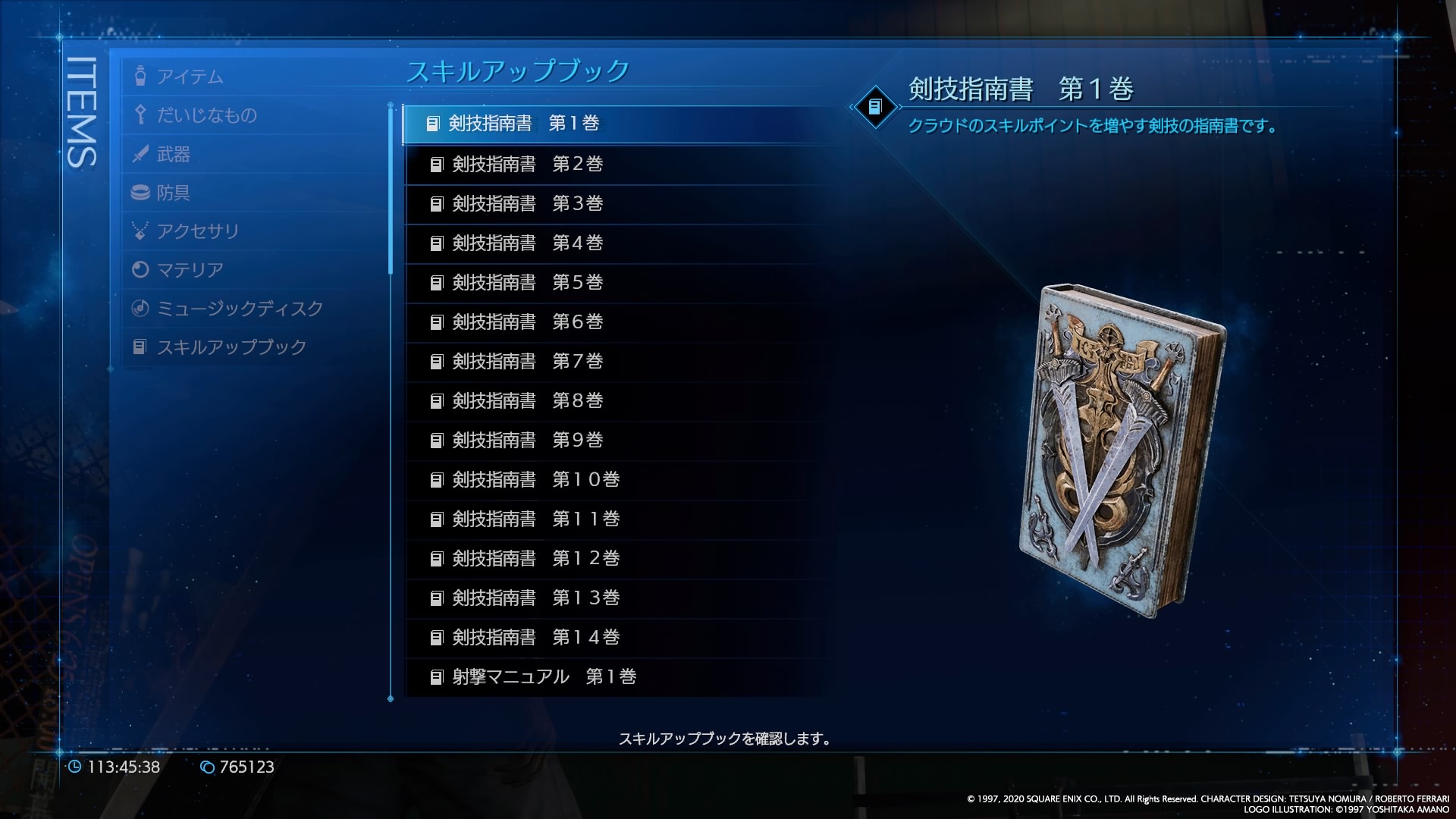Select the スキルアップブック category

(x=231, y=347)
